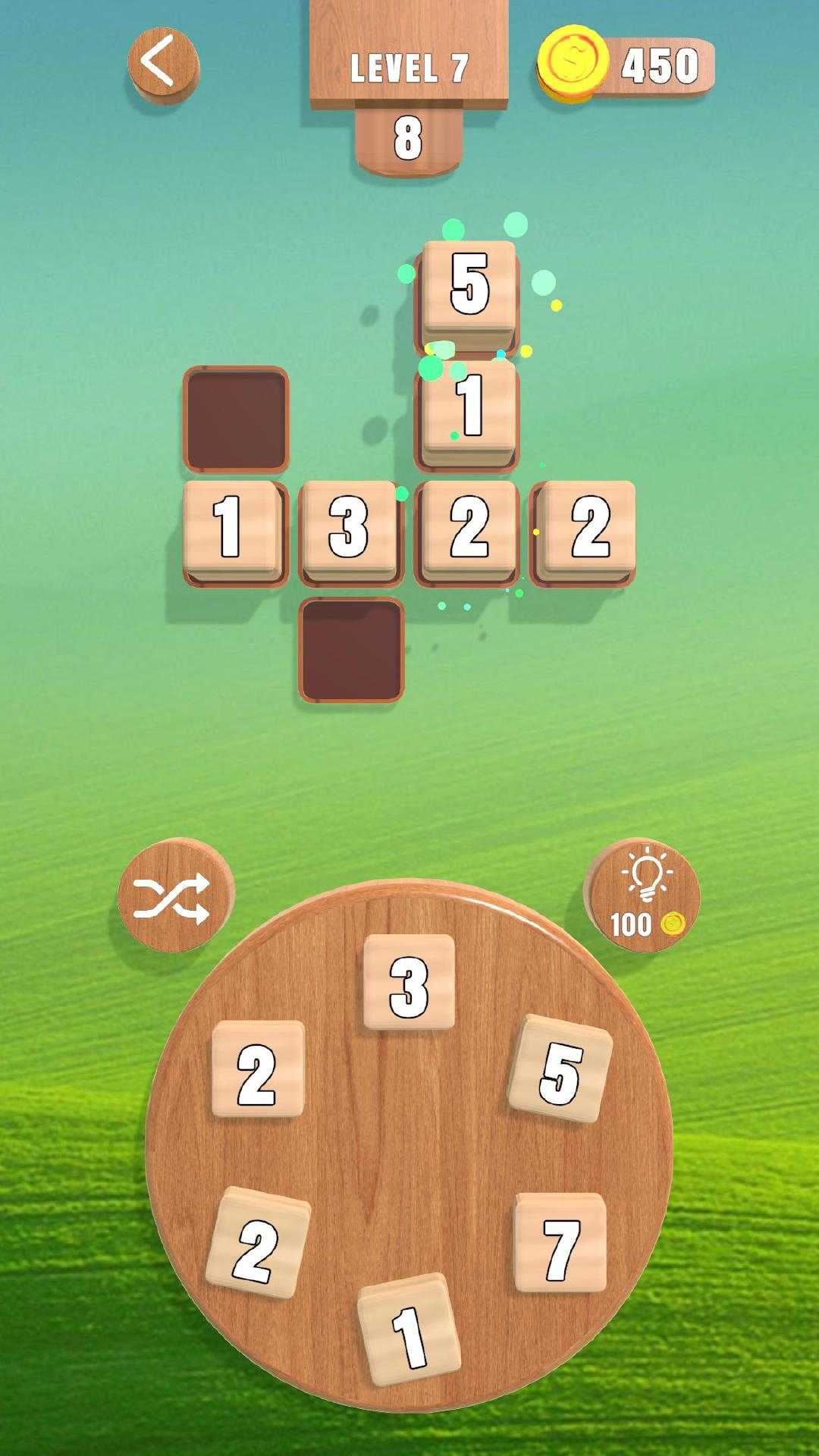Choose the 7 tile on the wheel
The height and width of the screenshot is (1456, 819).
point(560,1244)
